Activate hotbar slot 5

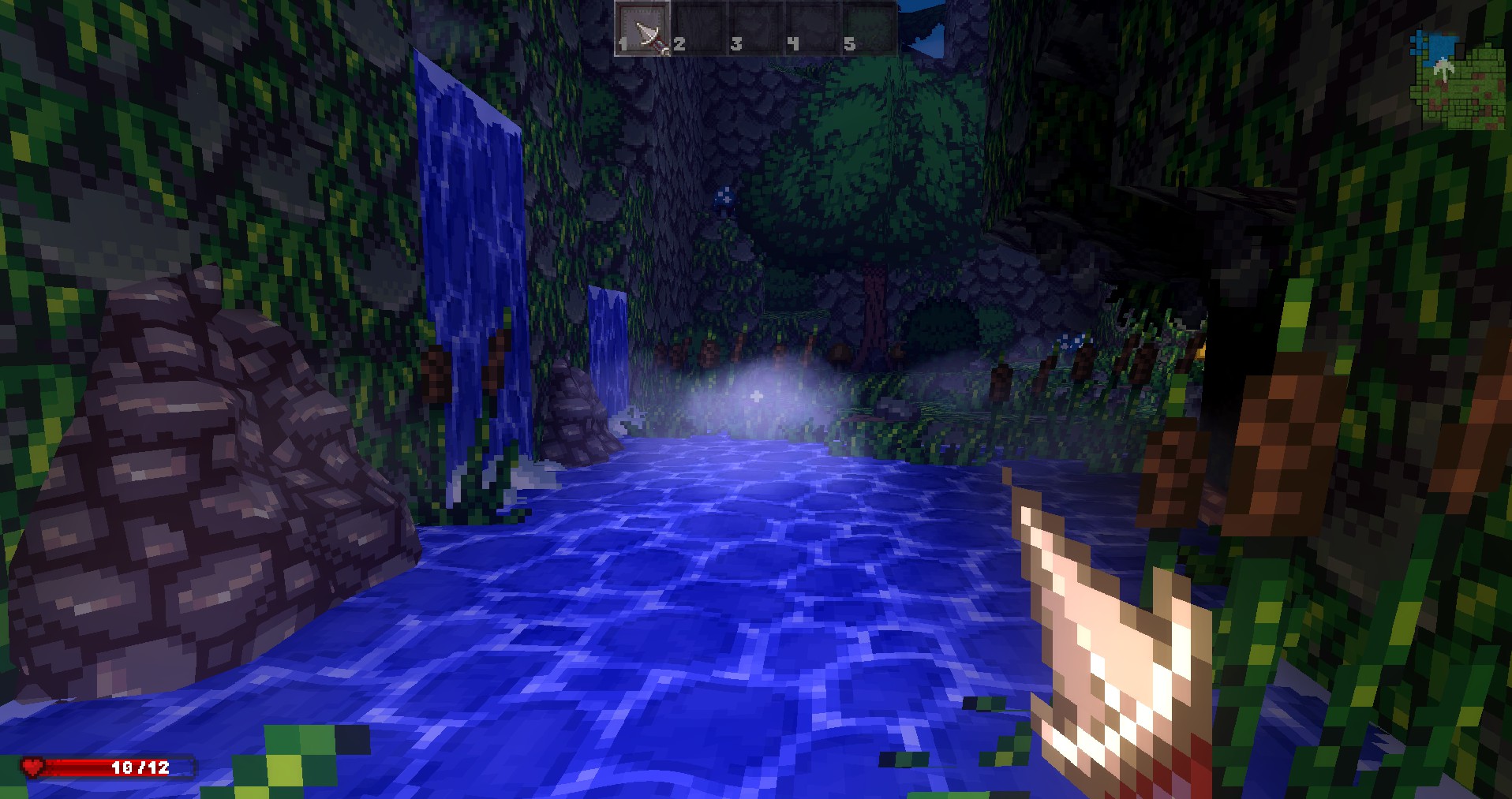click(x=870, y=28)
